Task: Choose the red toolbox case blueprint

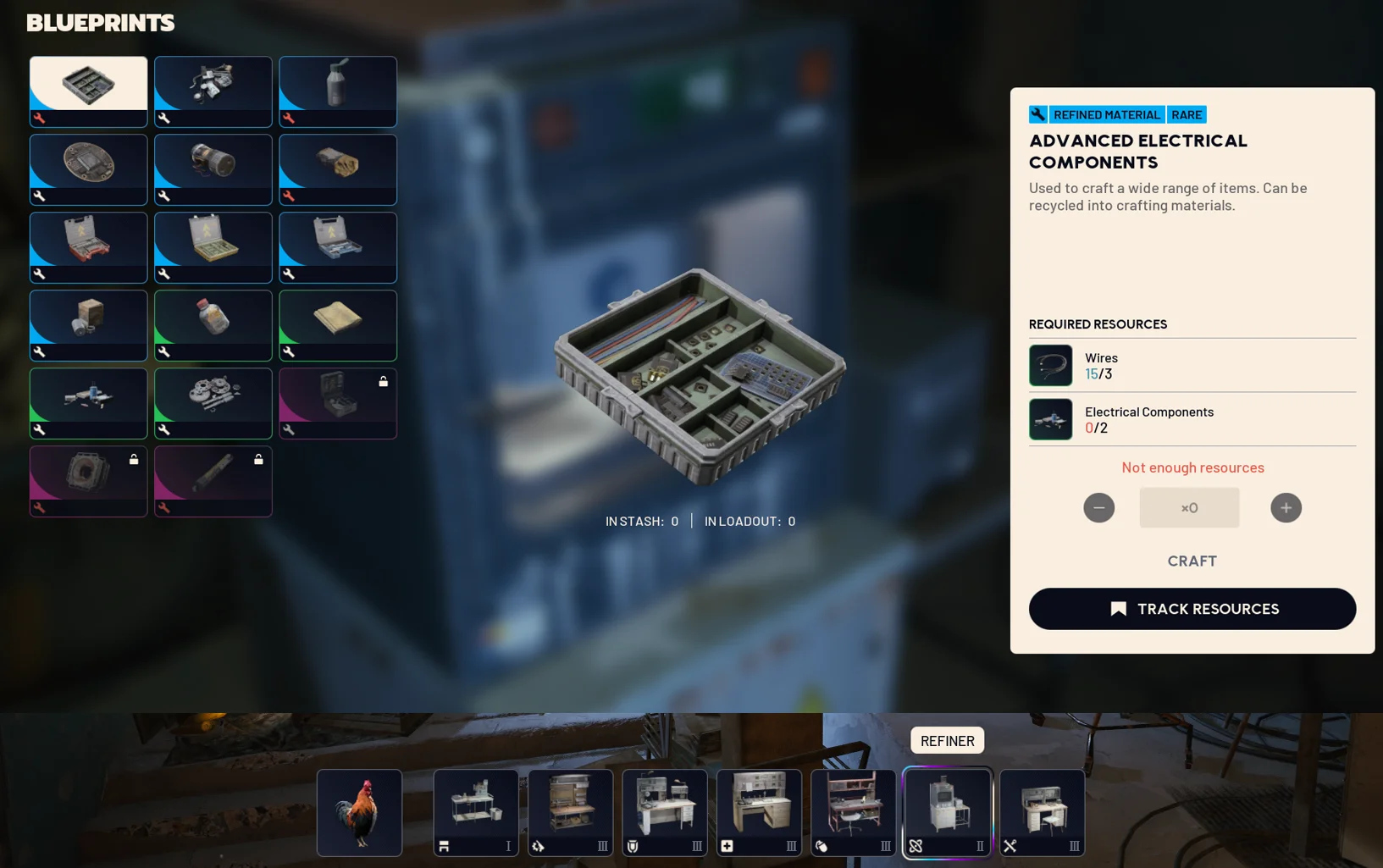Action: tap(88, 247)
